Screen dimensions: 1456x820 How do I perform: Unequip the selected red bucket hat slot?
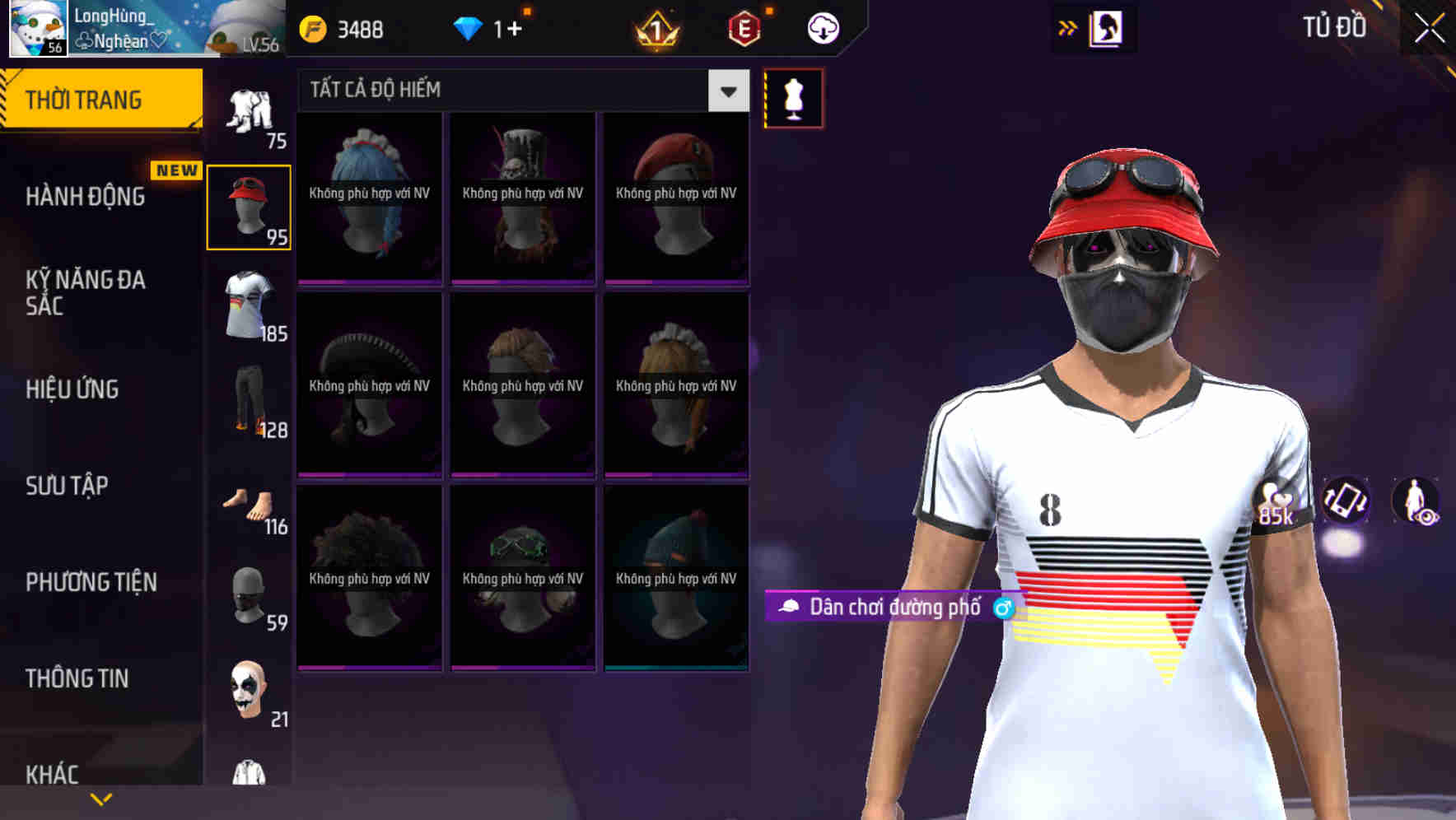pyautogui.click(x=249, y=206)
